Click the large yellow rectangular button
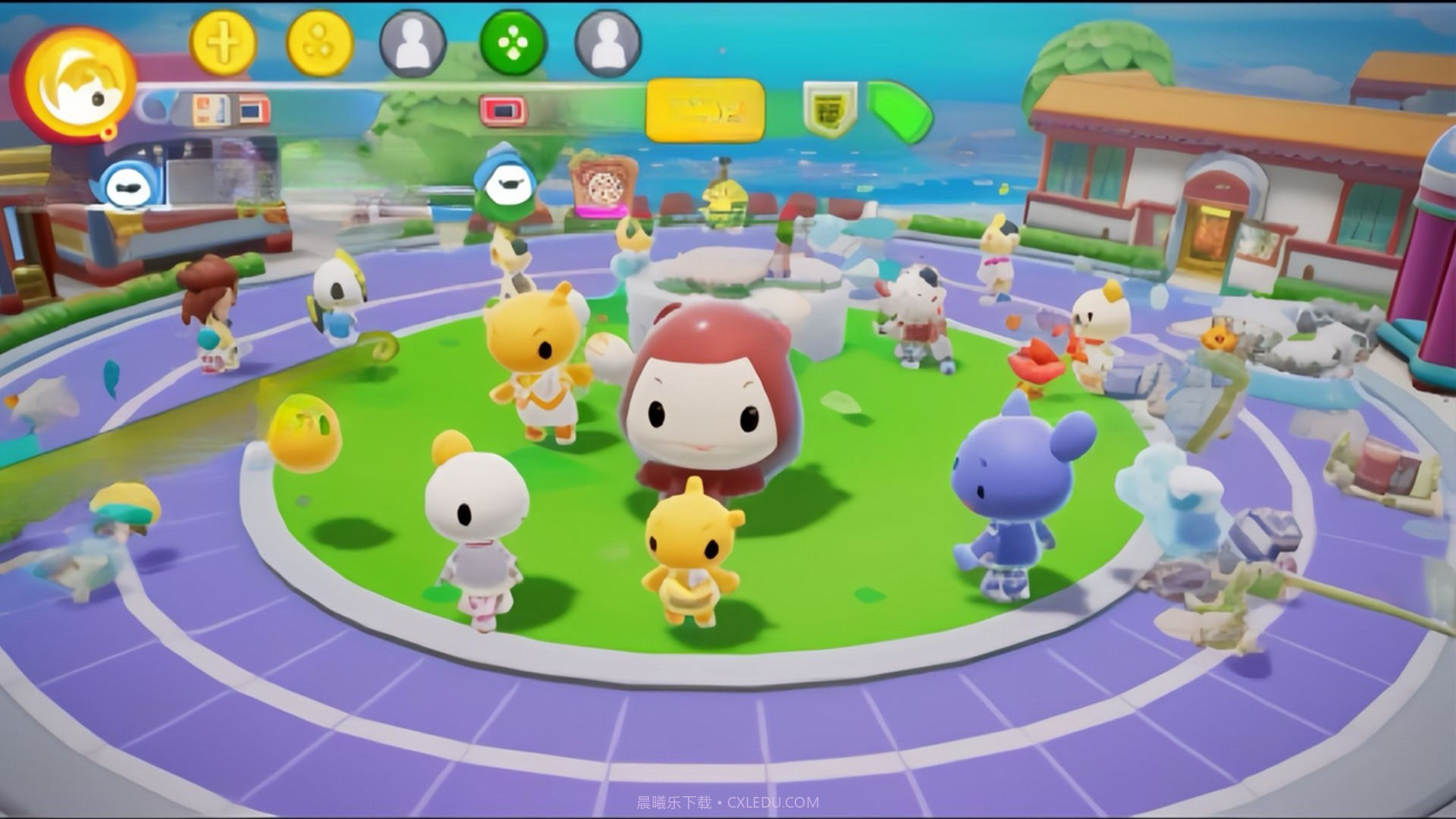This screenshot has width=1456, height=819. [704, 111]
